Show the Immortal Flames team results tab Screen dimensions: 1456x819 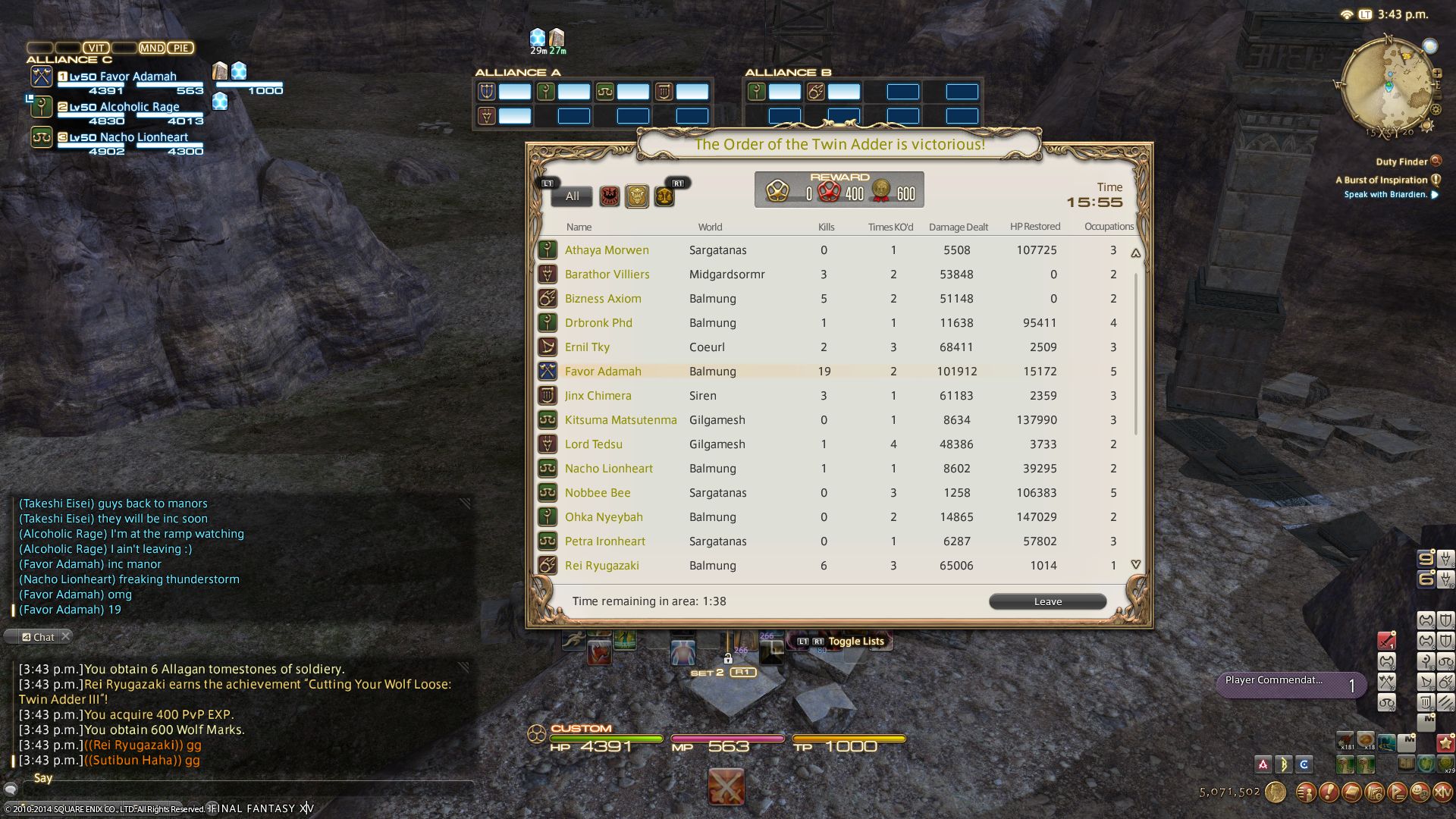click(664, 196)
